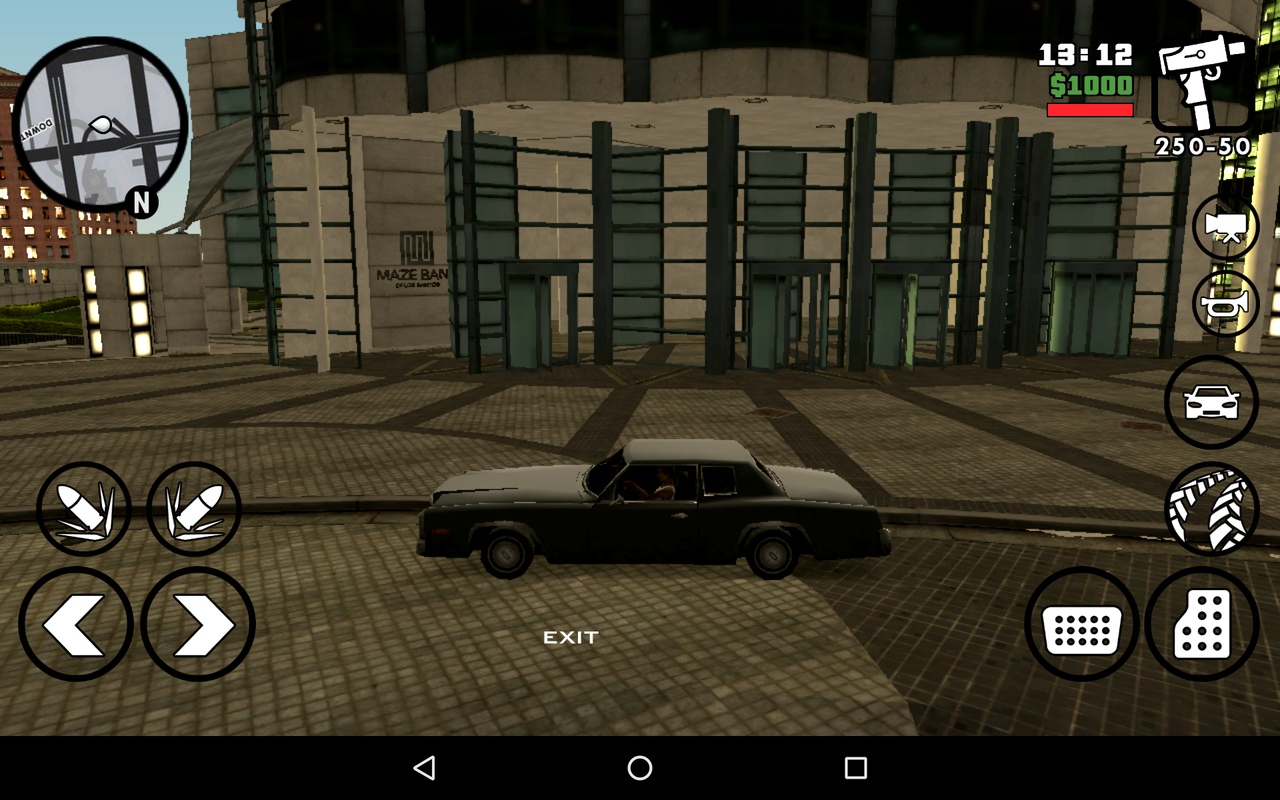Select the weapon ammo display
The image size is (1280, 800).
click(1203, 147)
